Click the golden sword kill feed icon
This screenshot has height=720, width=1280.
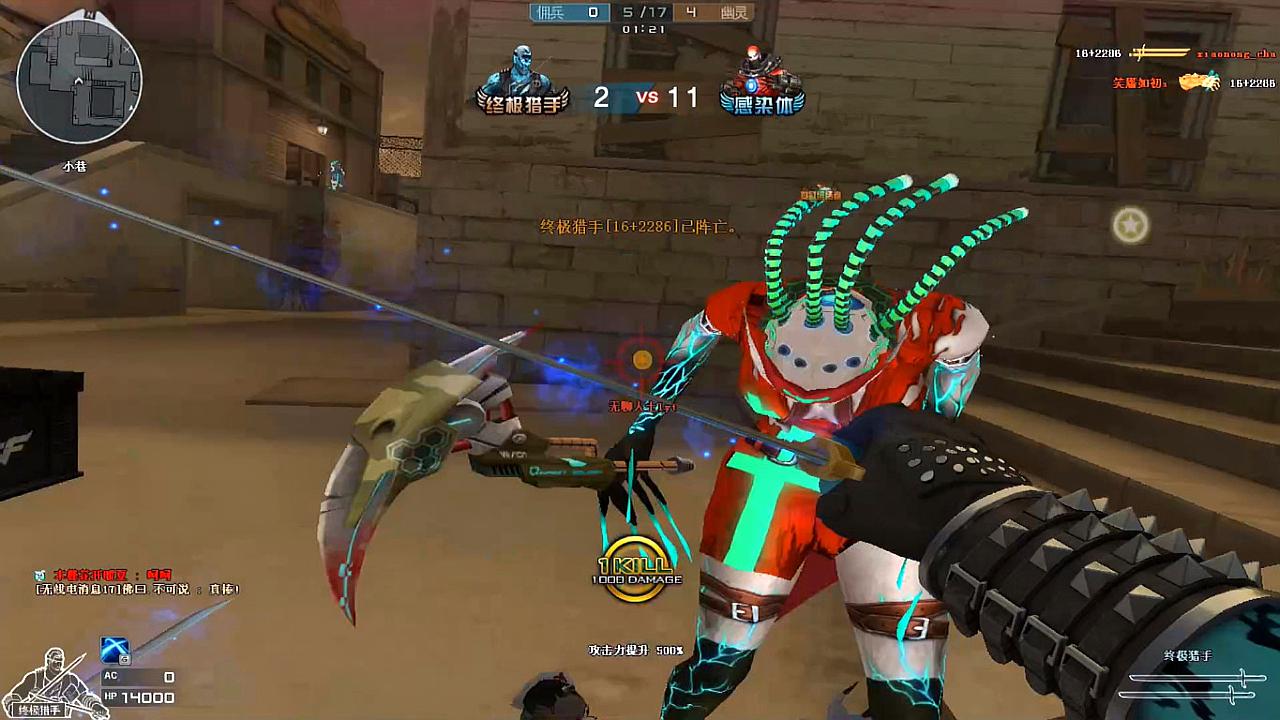click(x=1160, y=53)
